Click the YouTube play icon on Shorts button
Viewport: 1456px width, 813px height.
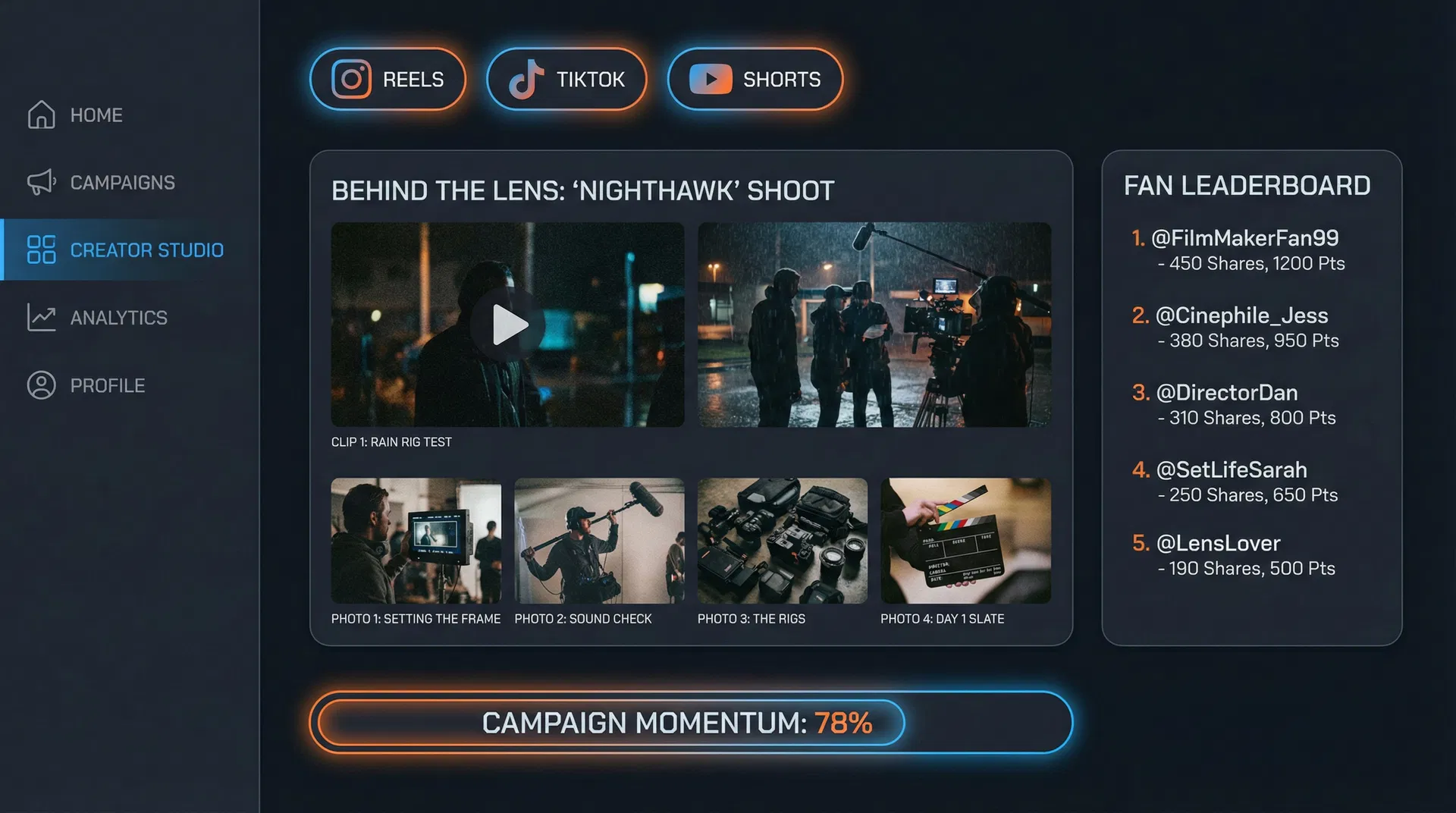point(710,79)
